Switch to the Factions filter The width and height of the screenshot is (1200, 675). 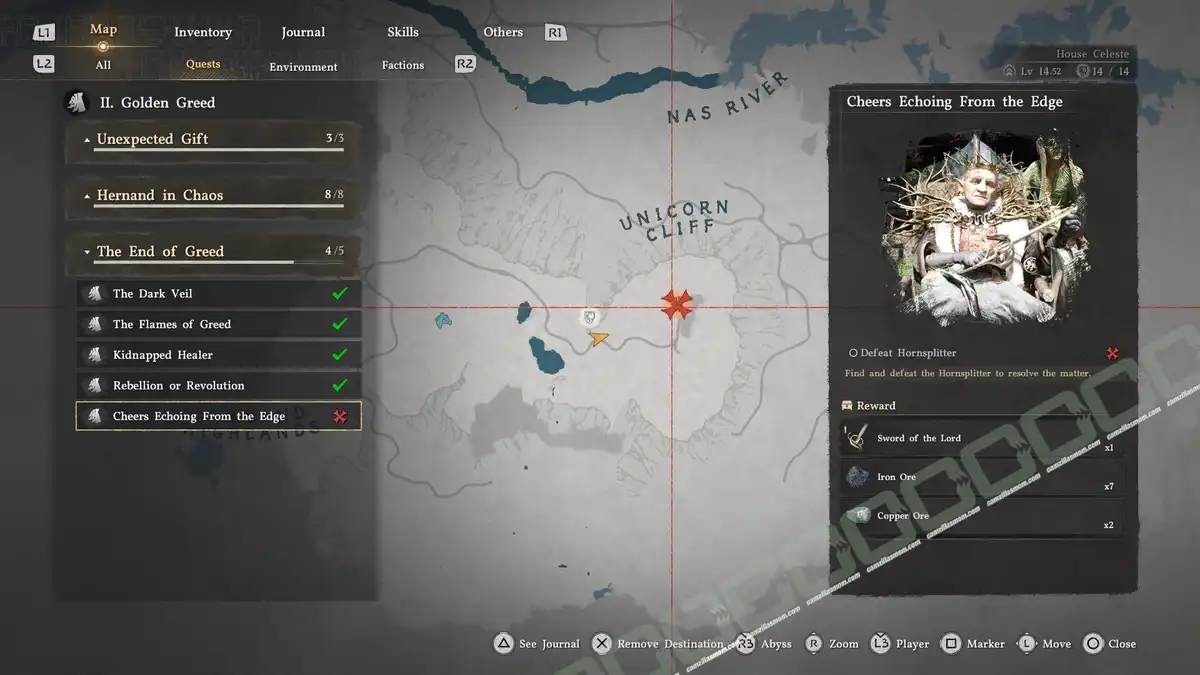[x=403, y=65]
